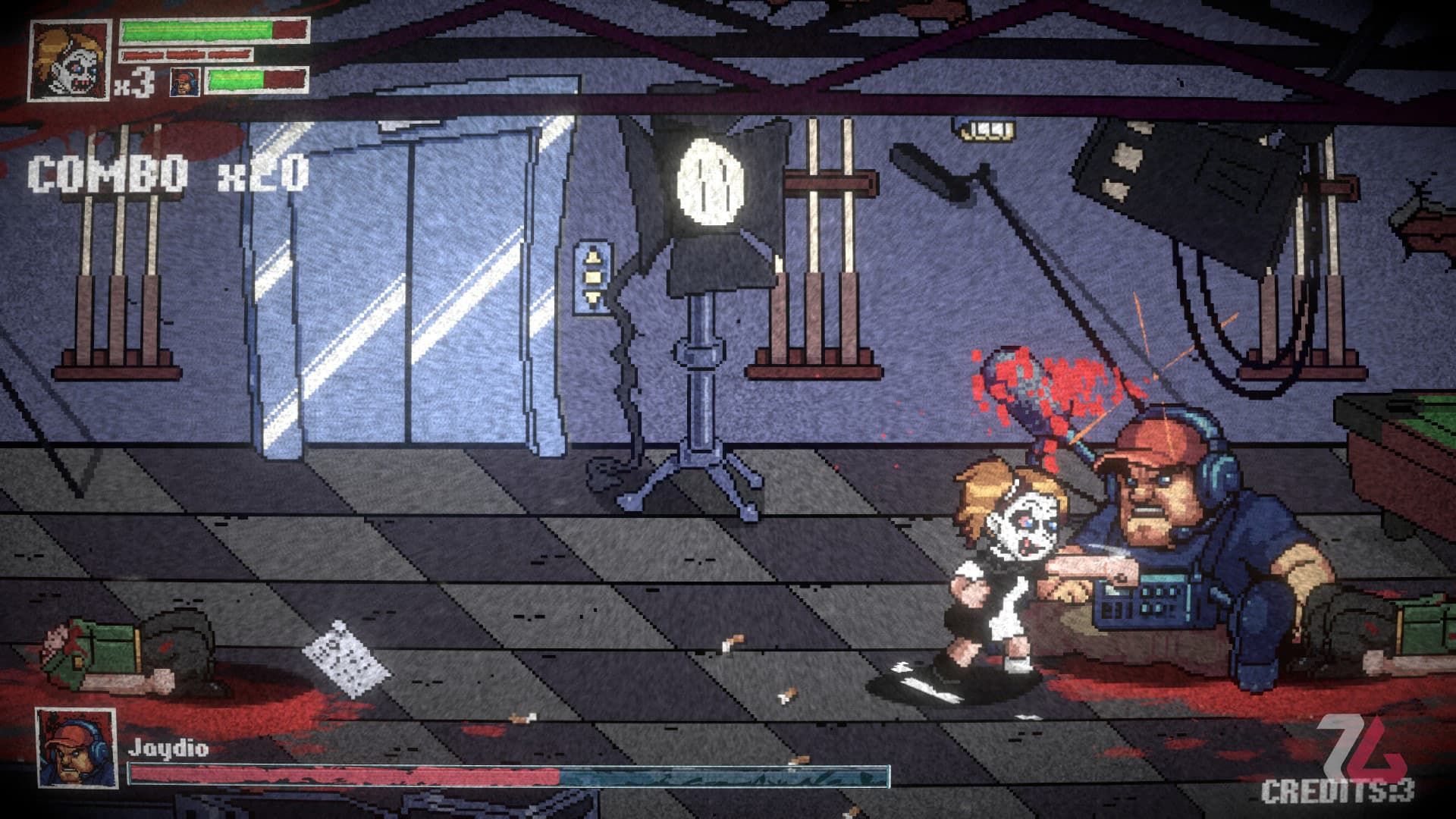Click the small partner portrait beside the lives counter

click(184, 81)
